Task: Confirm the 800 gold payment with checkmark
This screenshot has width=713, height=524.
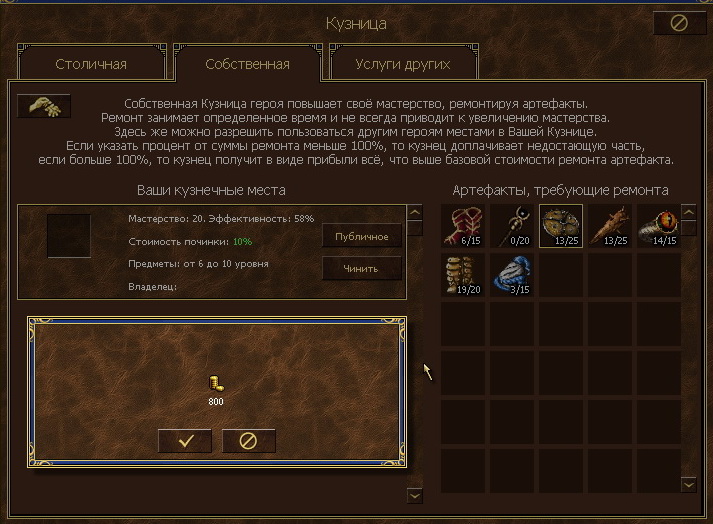Action: point(186,441)
